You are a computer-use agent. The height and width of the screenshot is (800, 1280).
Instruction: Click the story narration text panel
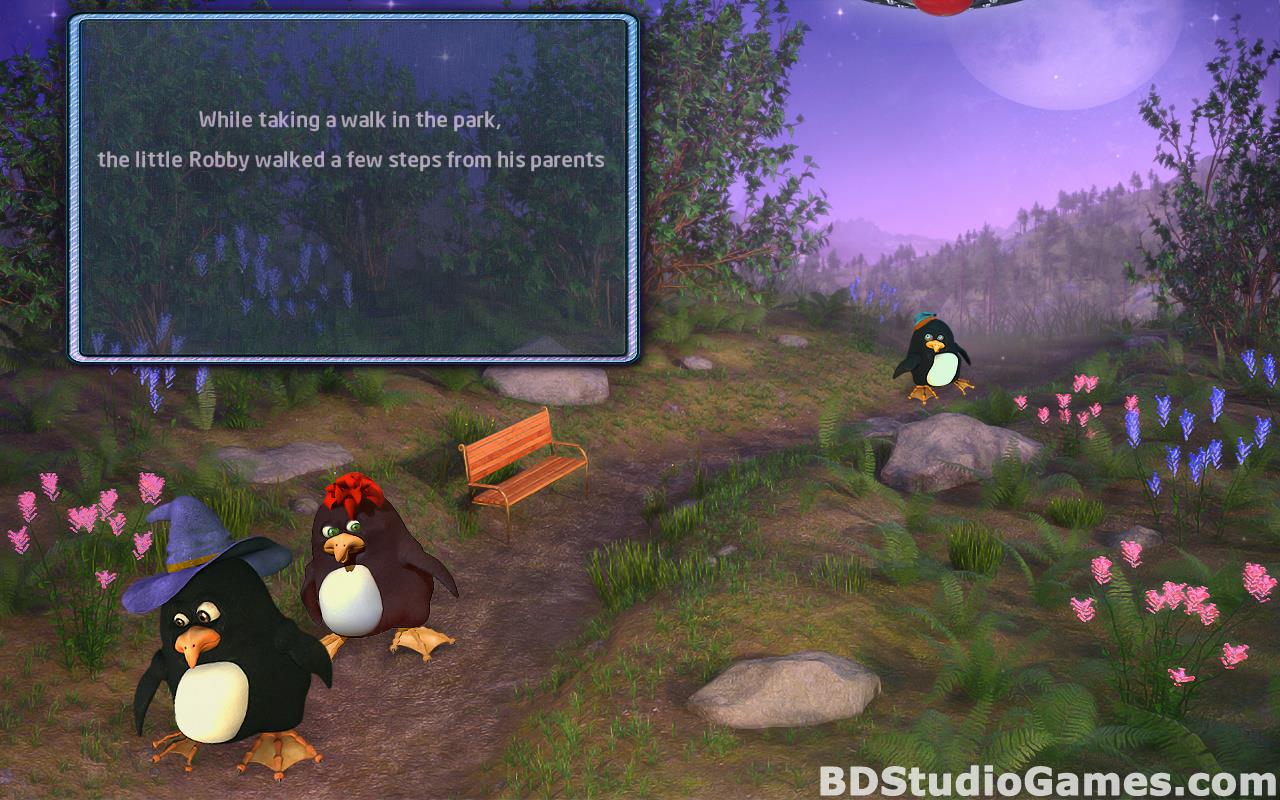(x=352, y=187)
